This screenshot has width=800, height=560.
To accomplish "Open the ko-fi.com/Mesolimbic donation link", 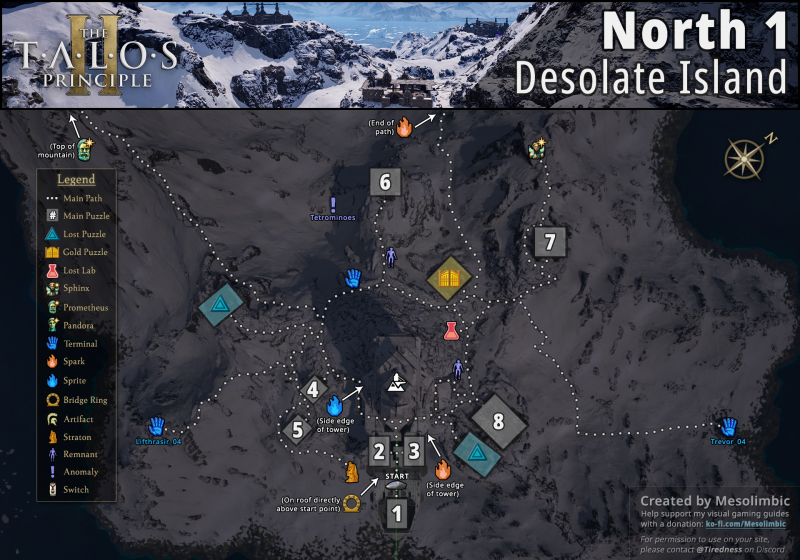I will tap(745, 523).
